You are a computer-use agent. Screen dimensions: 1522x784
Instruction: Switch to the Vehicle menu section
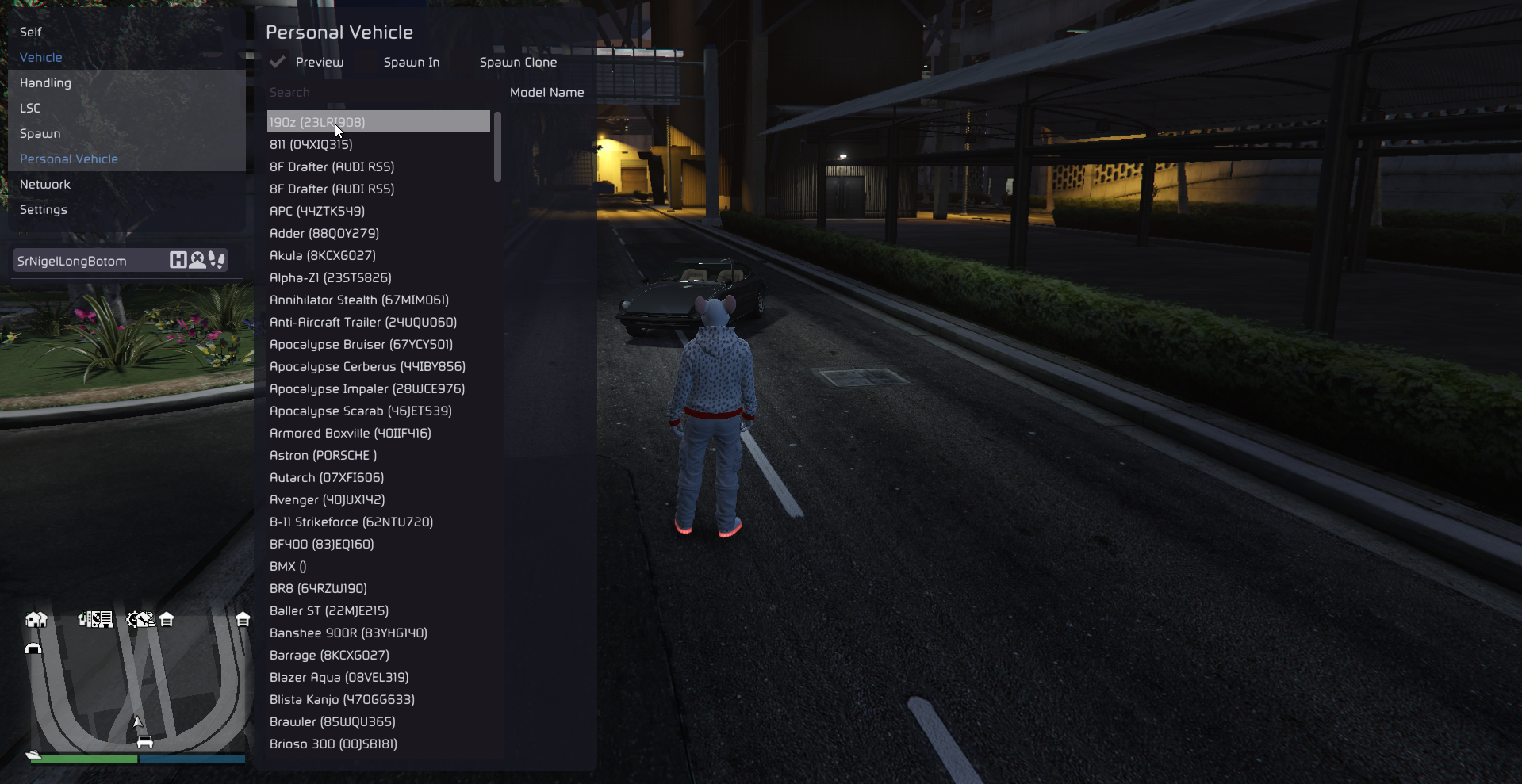(40, 57)
